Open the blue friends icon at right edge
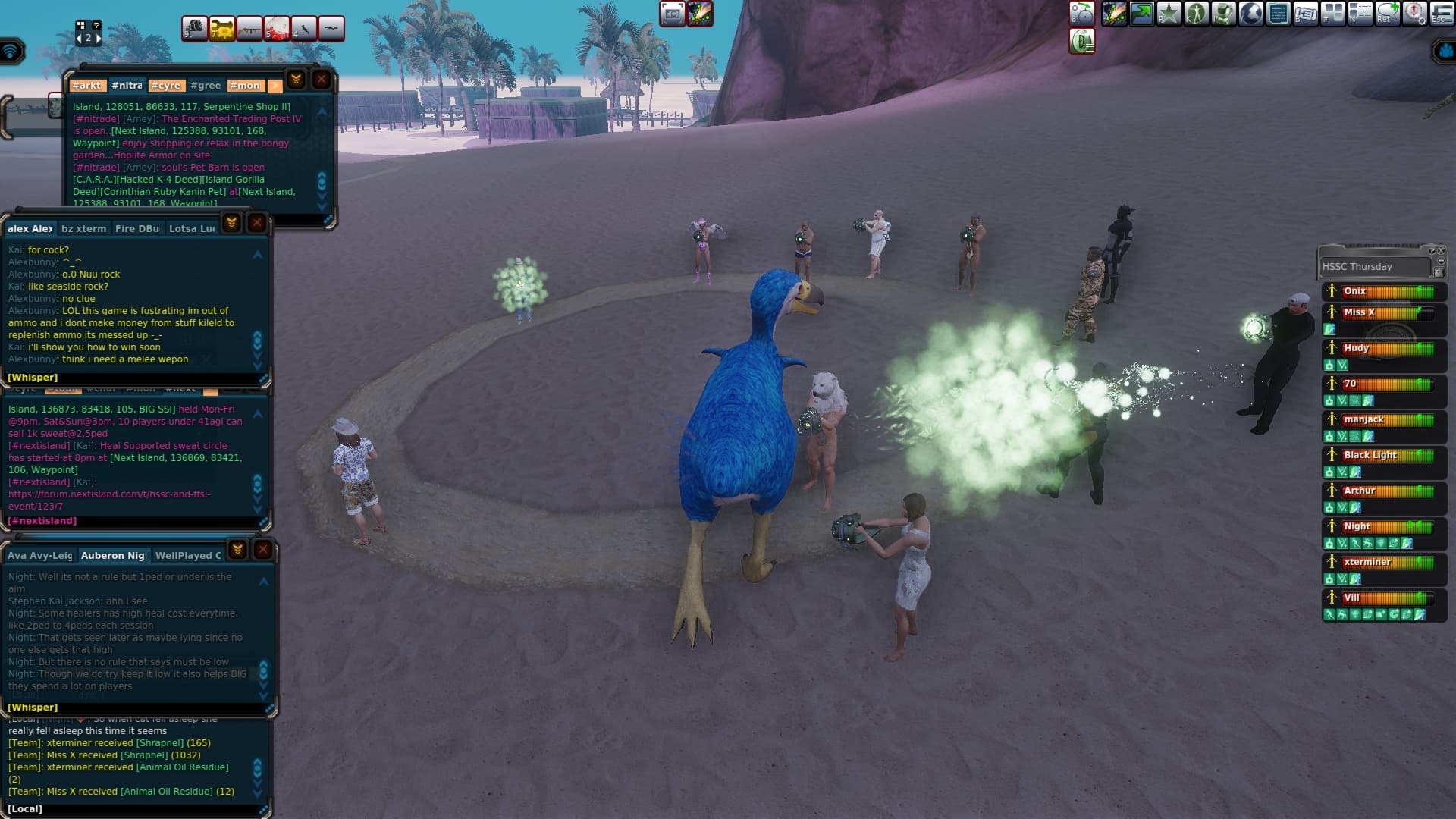The width and height of the screenshot is (1456, 819). pos(1444,52)
